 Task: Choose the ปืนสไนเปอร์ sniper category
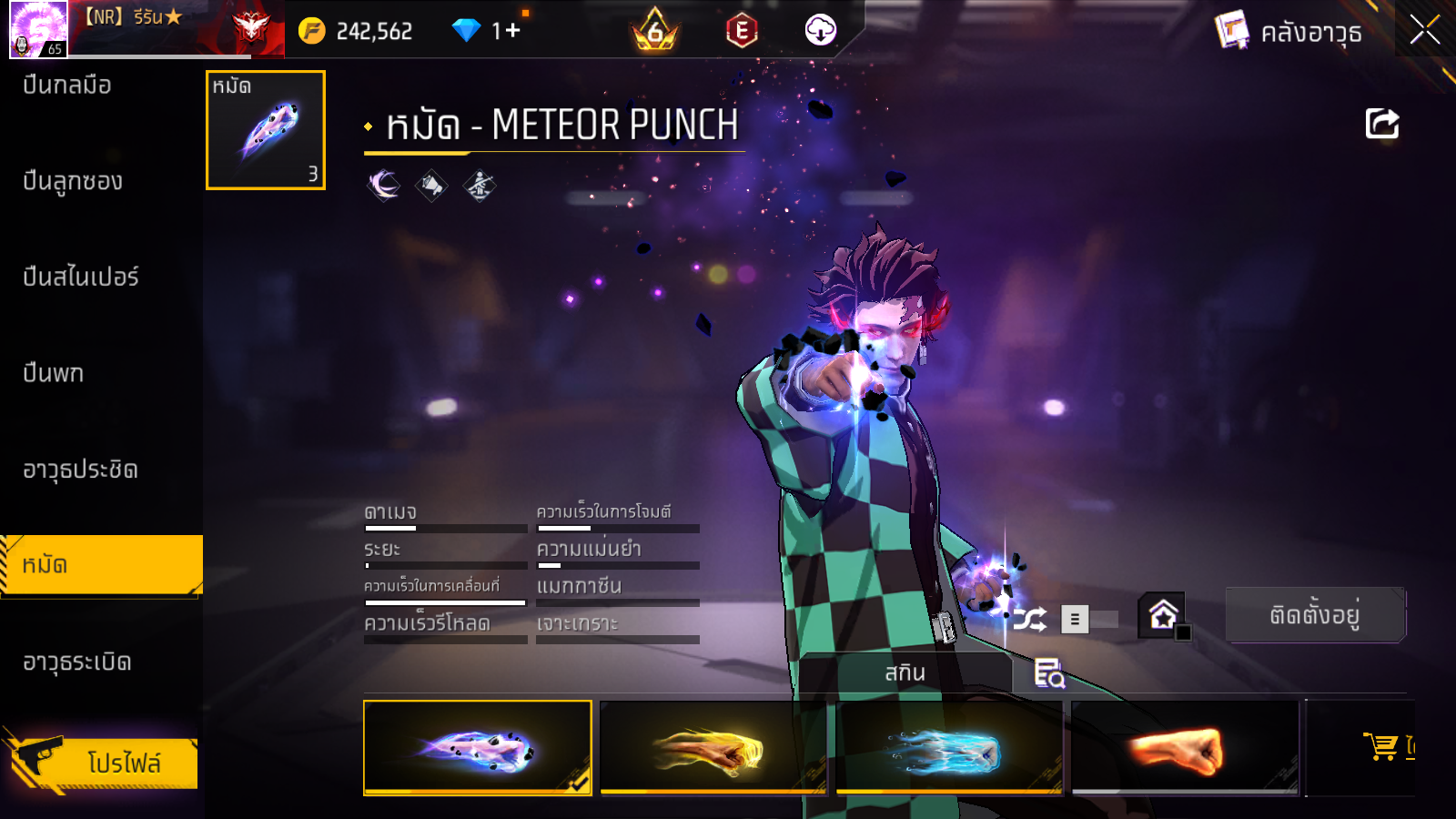pos(80,277)
